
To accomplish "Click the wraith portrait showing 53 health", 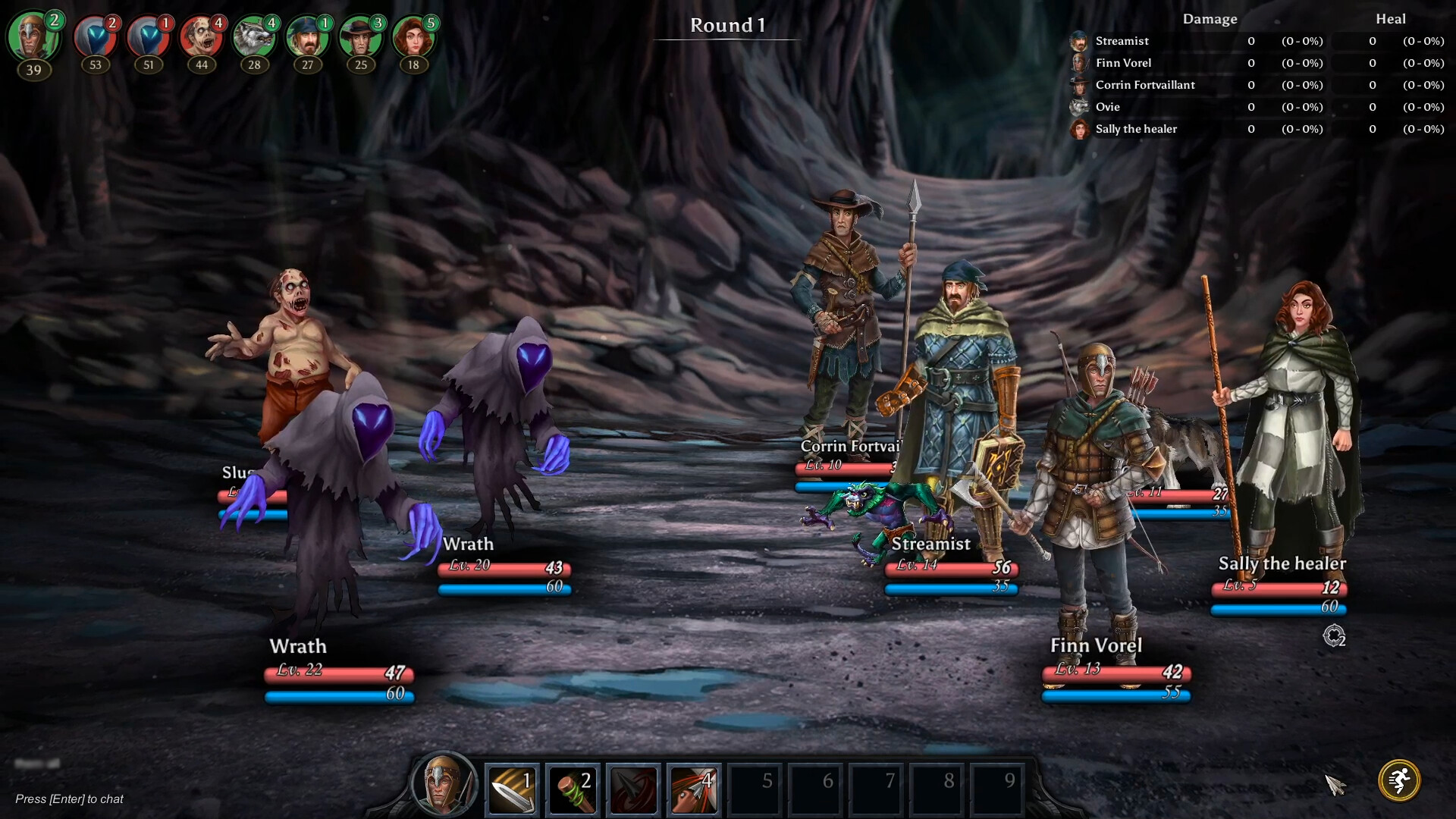I will pyautogui.click(x=96, y=36).
